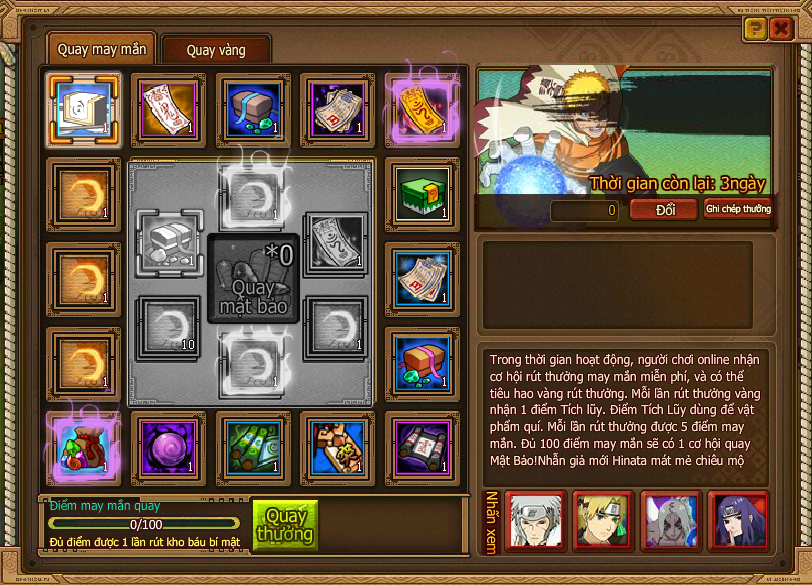Click the red Đổi exchange button
The height and width of the screenshot is (585, 812).
click(665, 209)
